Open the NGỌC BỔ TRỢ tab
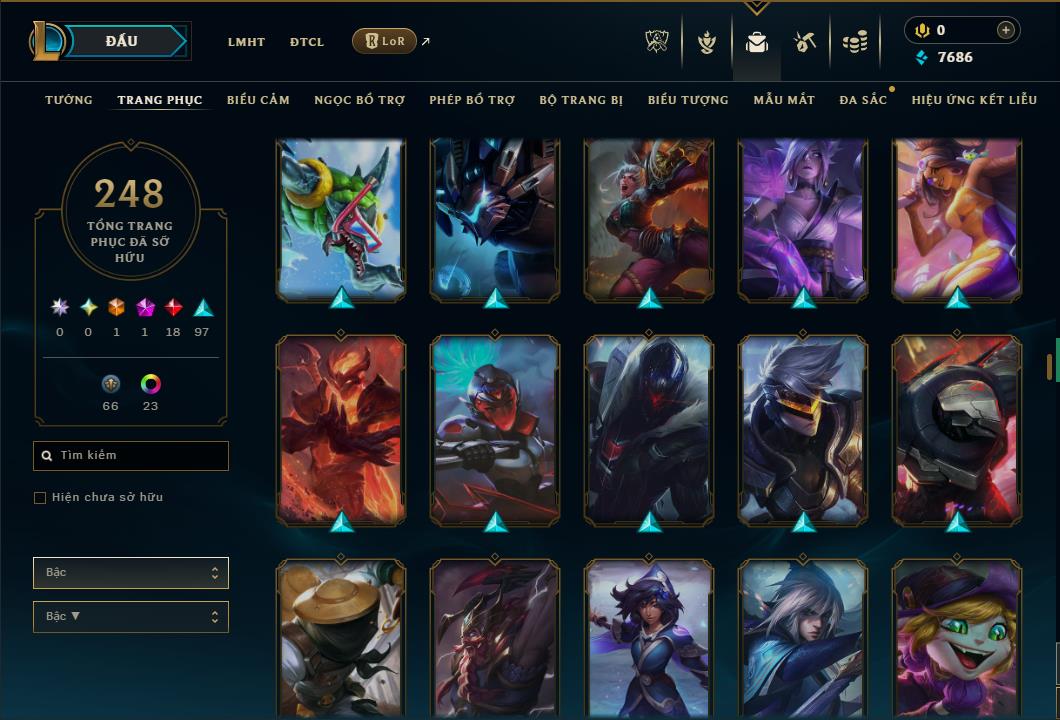Viewport: 1060px width, 720px height. click(x=359, y=100)
